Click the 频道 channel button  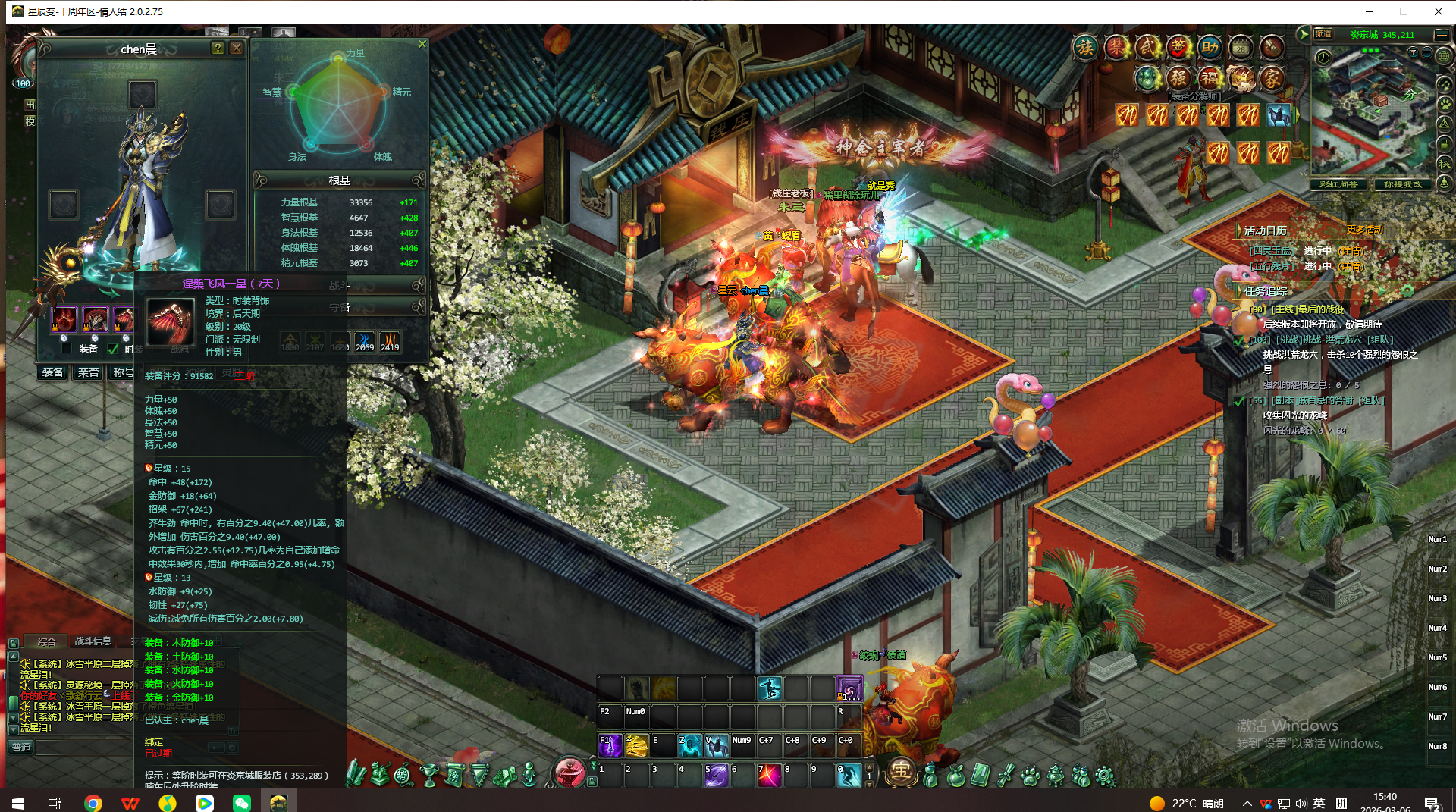coord(1323,34)
